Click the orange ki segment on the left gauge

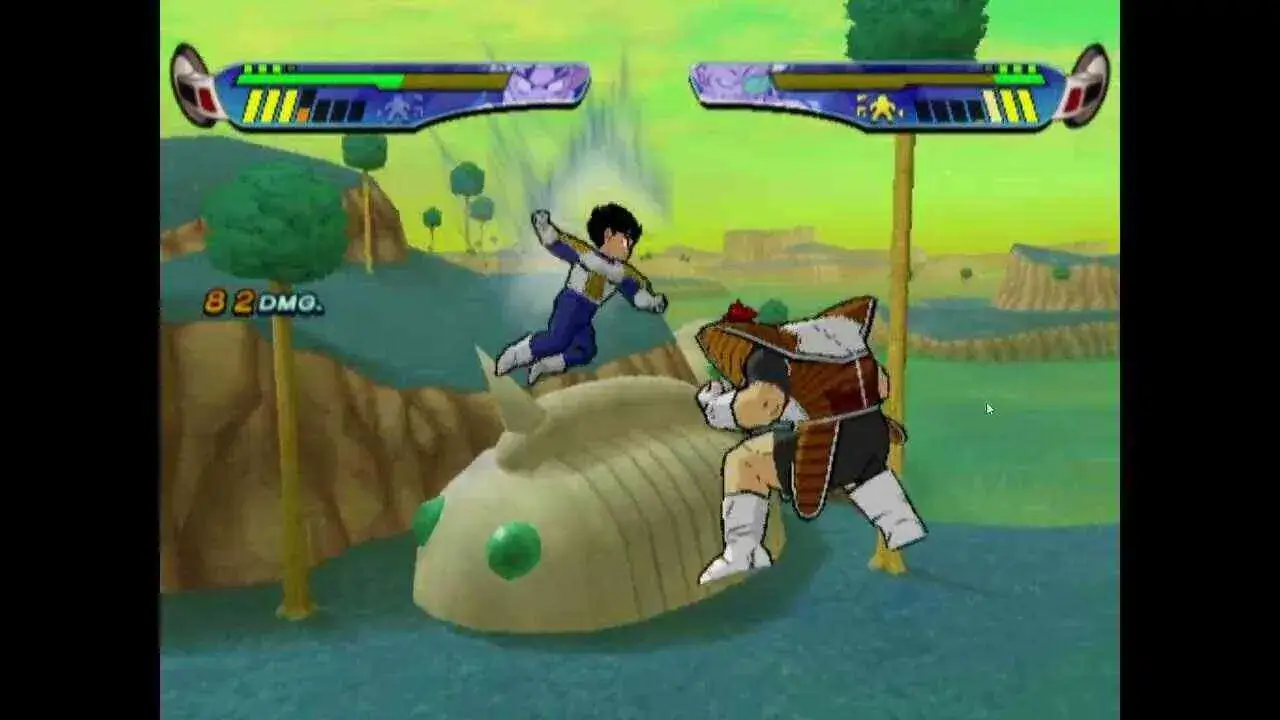[x=304, y=112]
